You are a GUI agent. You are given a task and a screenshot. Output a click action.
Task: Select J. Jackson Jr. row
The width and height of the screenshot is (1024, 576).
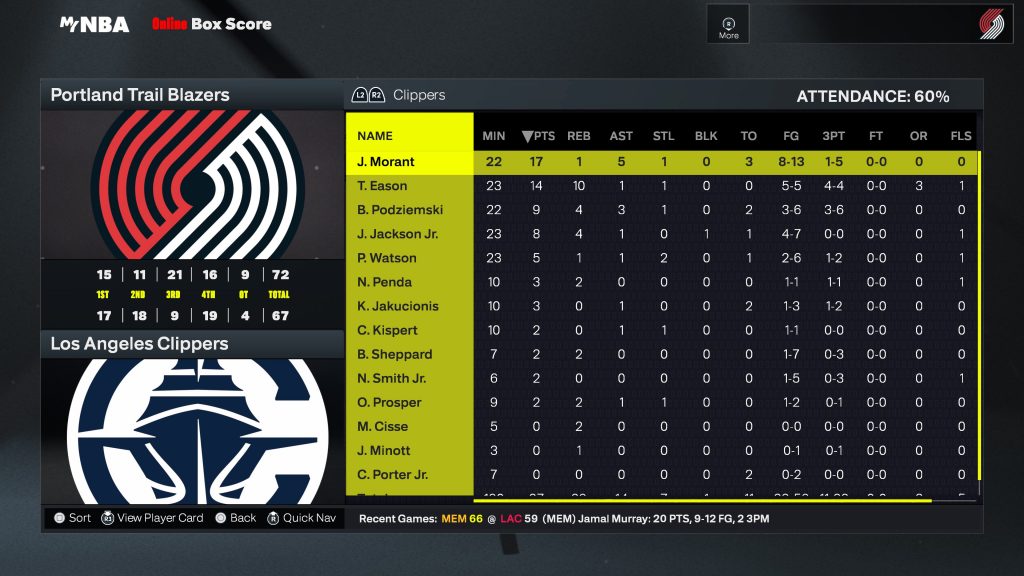[x=397, y=234]
